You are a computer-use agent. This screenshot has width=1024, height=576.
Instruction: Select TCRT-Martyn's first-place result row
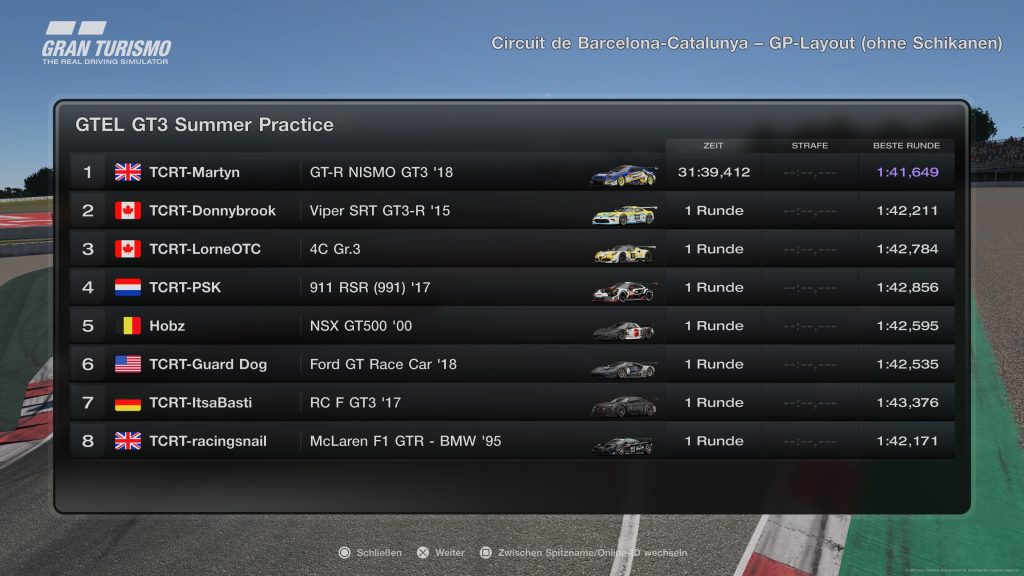(510, 172)
